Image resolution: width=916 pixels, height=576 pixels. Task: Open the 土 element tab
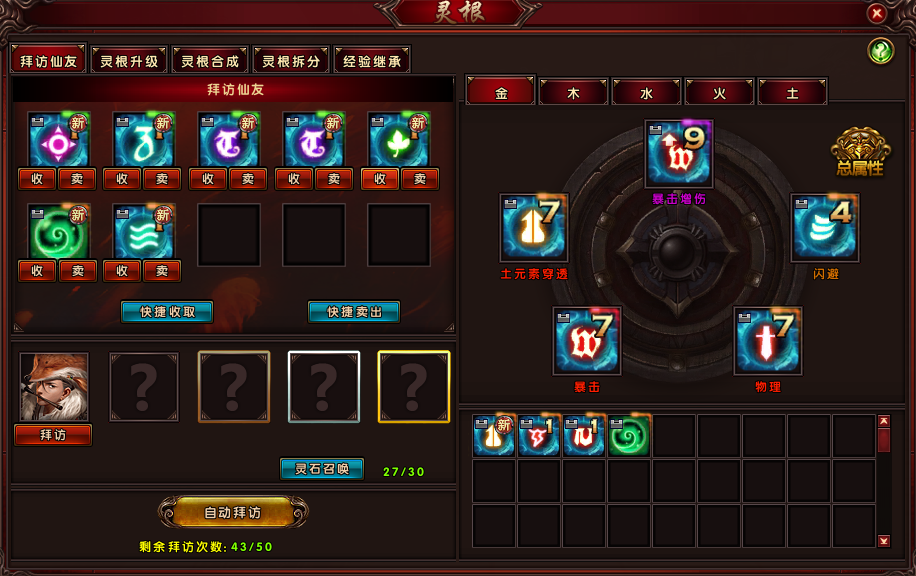pyautogui.click(x=793, y=93)
